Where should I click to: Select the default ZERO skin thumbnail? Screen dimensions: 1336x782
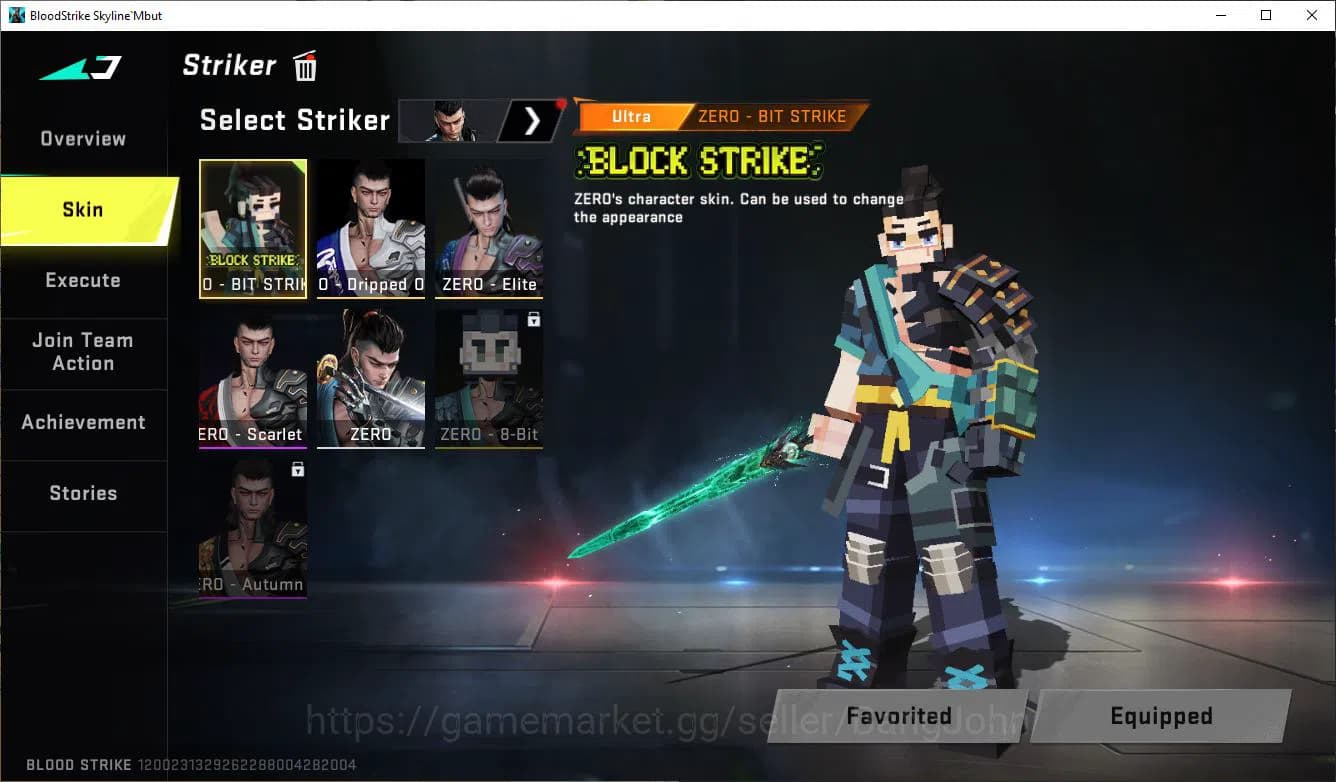[371, 378]
